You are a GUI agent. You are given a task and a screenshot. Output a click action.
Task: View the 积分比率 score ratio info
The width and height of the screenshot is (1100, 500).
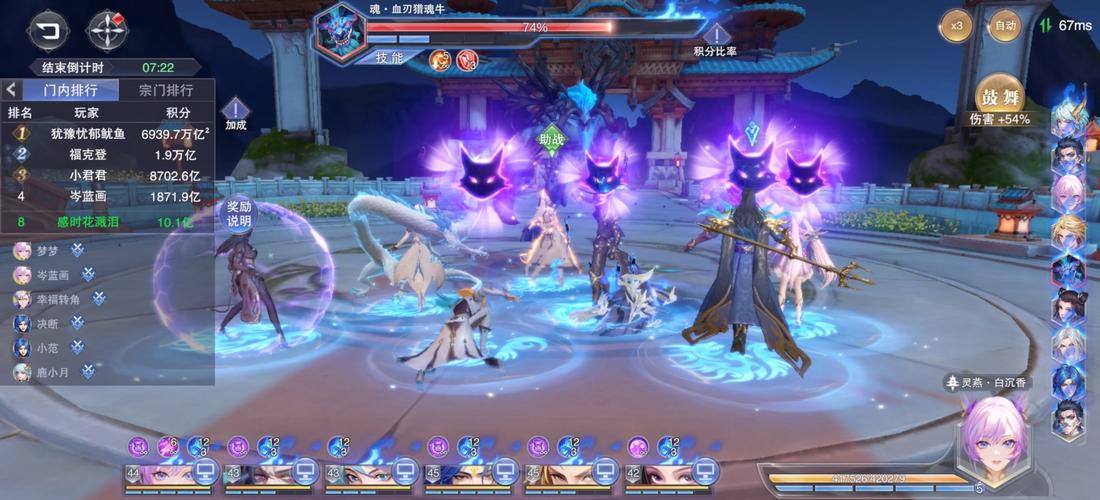[715, 38]
